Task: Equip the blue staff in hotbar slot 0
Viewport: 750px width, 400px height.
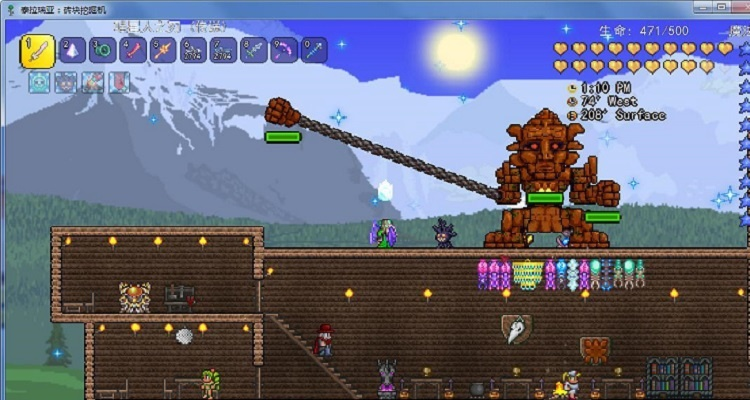Action: pos(314,50)
